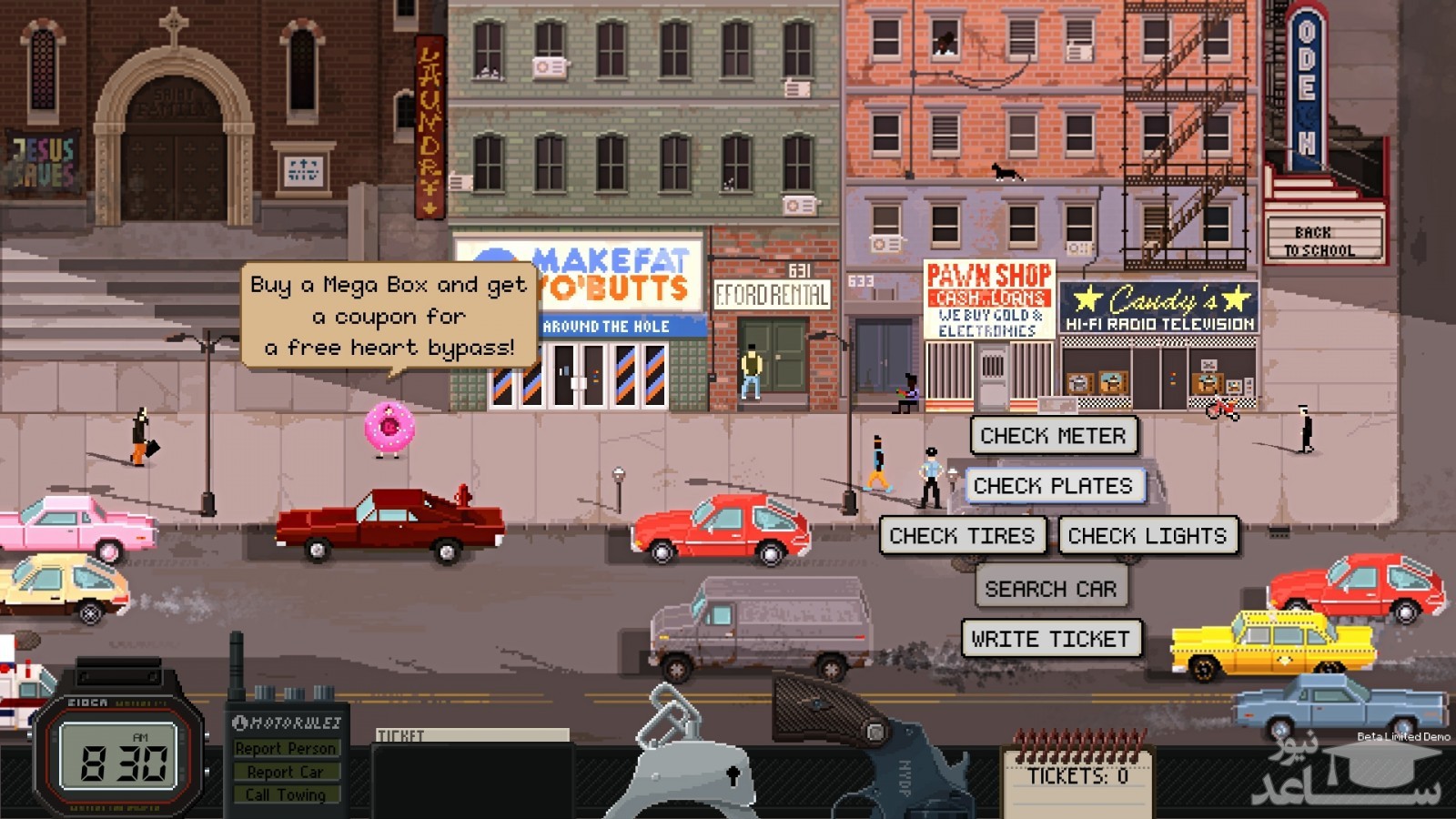The height and width of the screenshot is (819, 1456).
Task: Write Ticket for the parked car
Action: (1050, 639)
